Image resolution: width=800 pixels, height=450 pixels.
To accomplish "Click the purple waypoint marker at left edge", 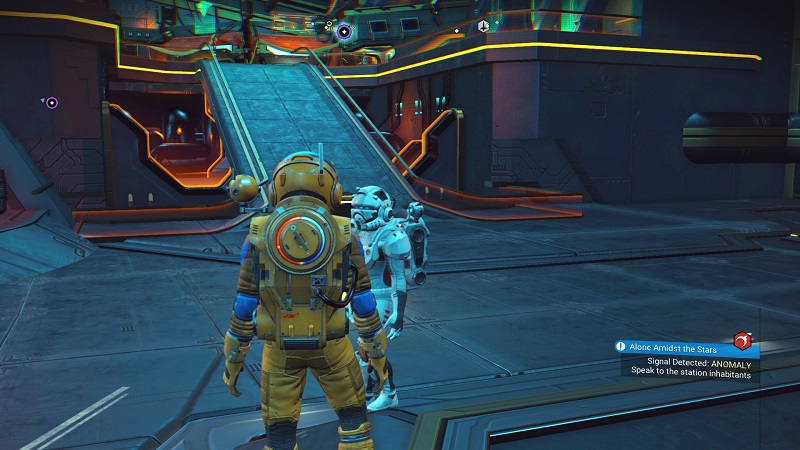I will (x=51, y=102).
